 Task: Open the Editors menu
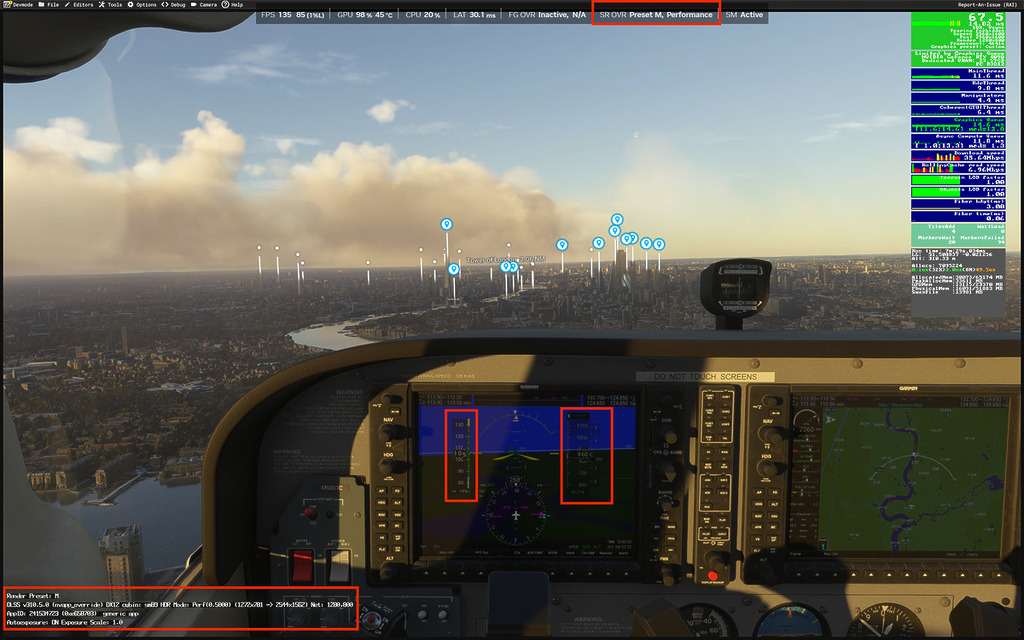click(83, 4)
